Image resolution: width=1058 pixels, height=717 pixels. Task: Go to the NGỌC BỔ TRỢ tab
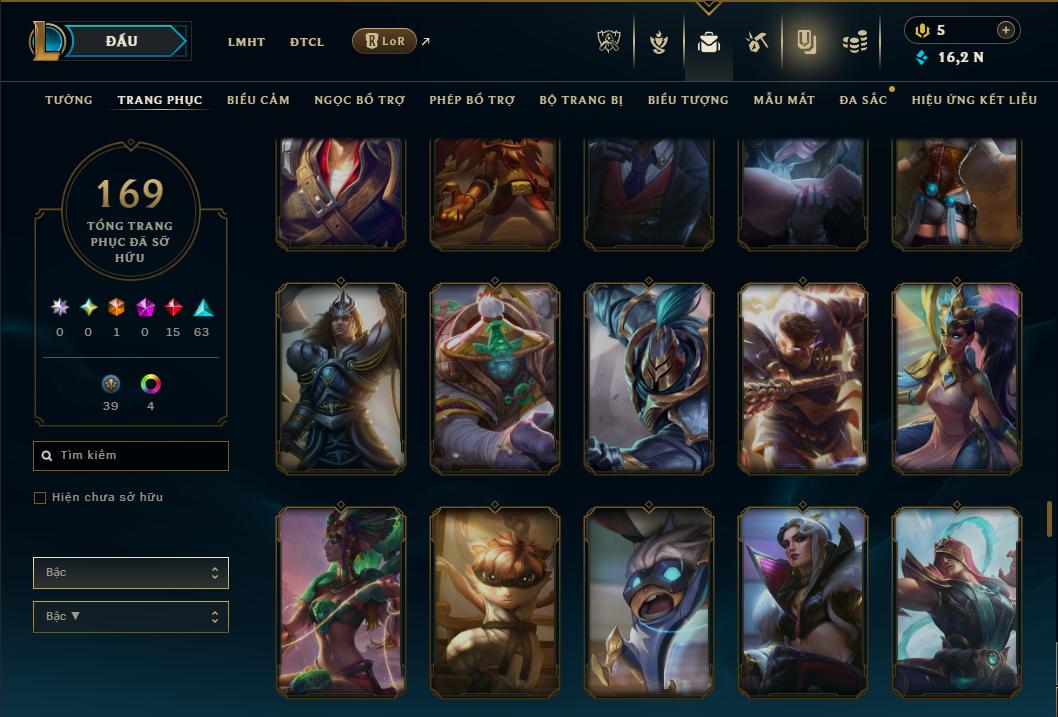[x=359, y=100]
